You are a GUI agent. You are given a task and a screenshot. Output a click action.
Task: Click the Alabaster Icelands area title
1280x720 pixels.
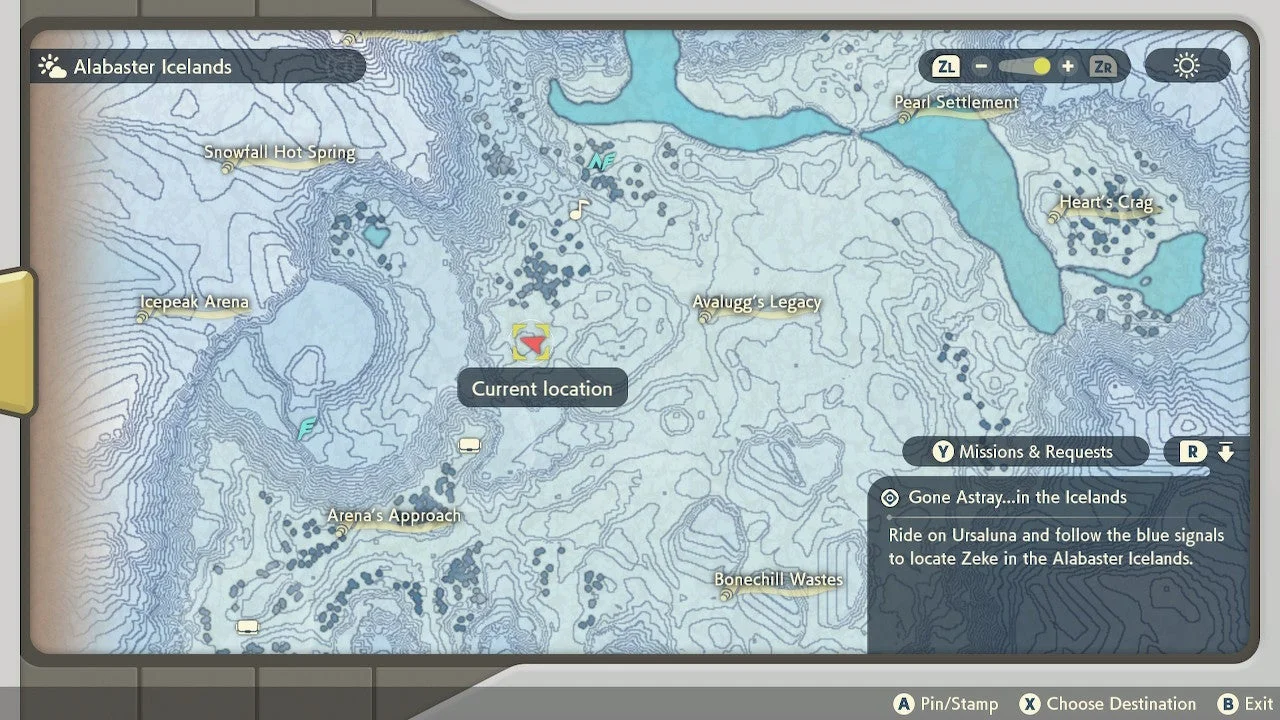[152, 67]
